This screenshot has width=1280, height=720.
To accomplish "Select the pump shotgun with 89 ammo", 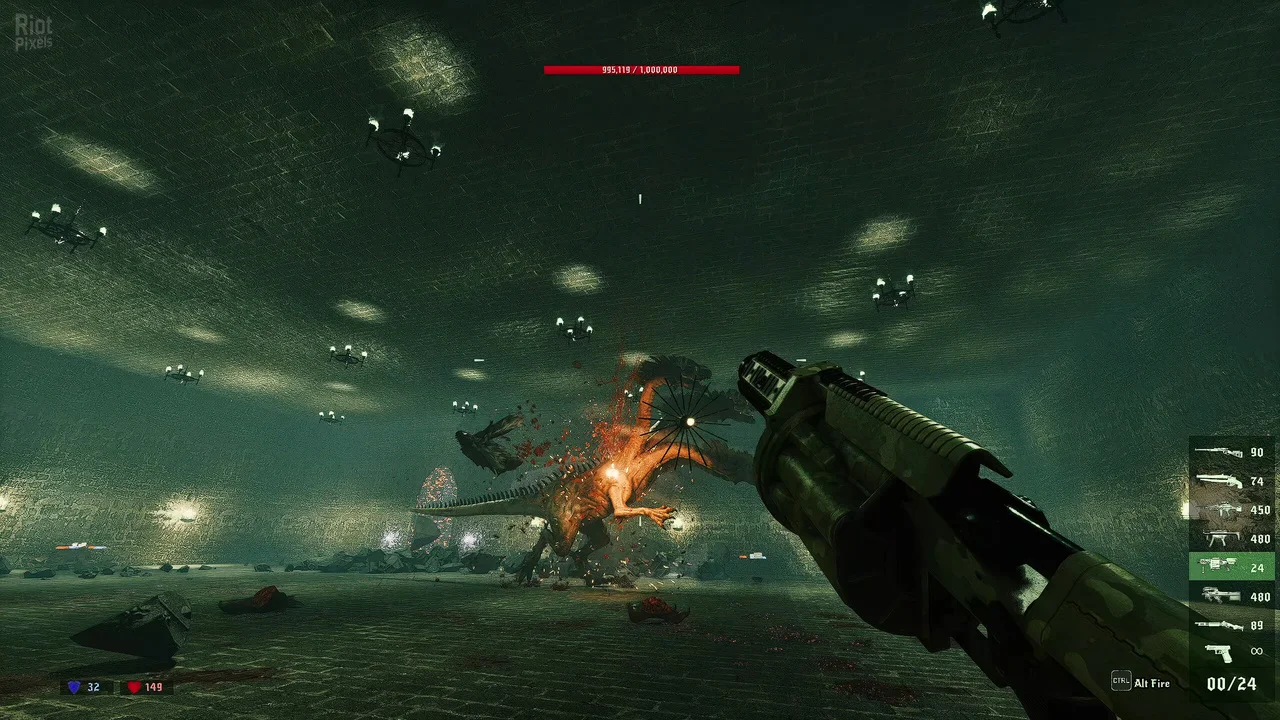I will (1231, 625).
